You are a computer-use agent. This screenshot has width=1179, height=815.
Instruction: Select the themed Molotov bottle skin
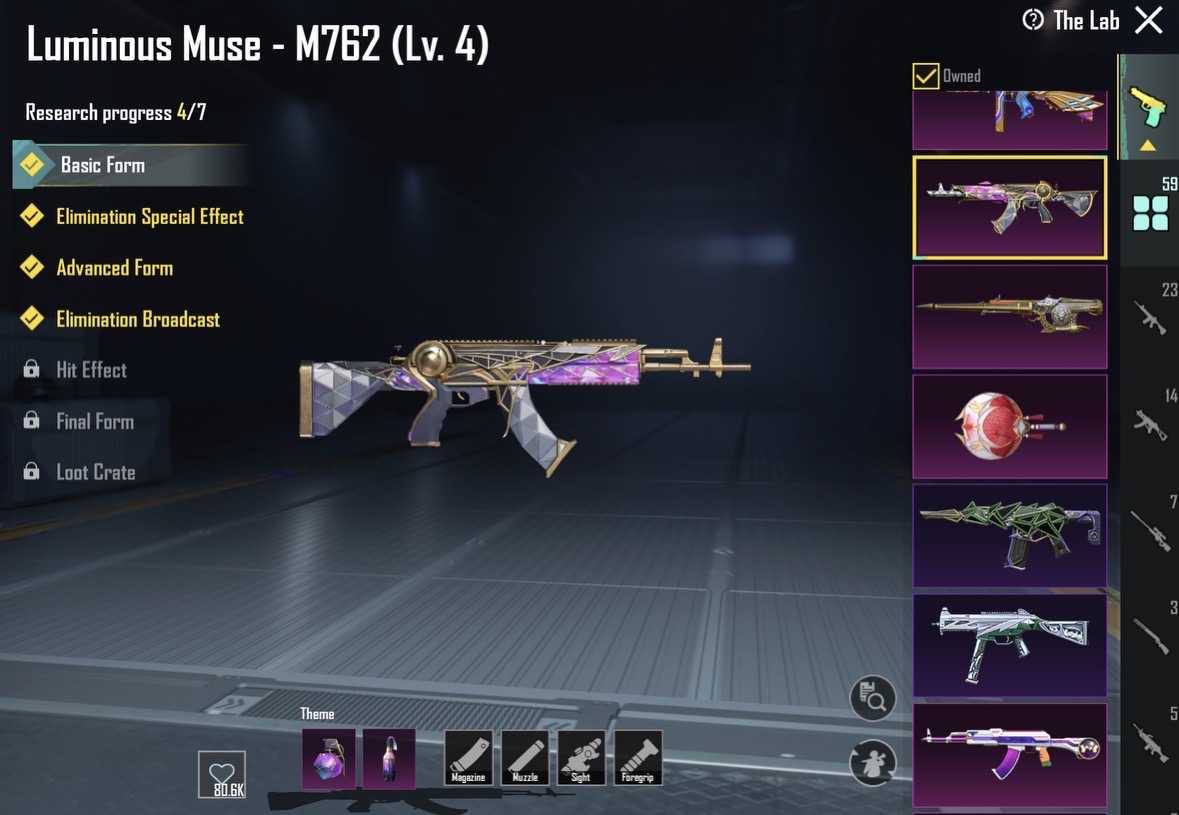(389, 758)
